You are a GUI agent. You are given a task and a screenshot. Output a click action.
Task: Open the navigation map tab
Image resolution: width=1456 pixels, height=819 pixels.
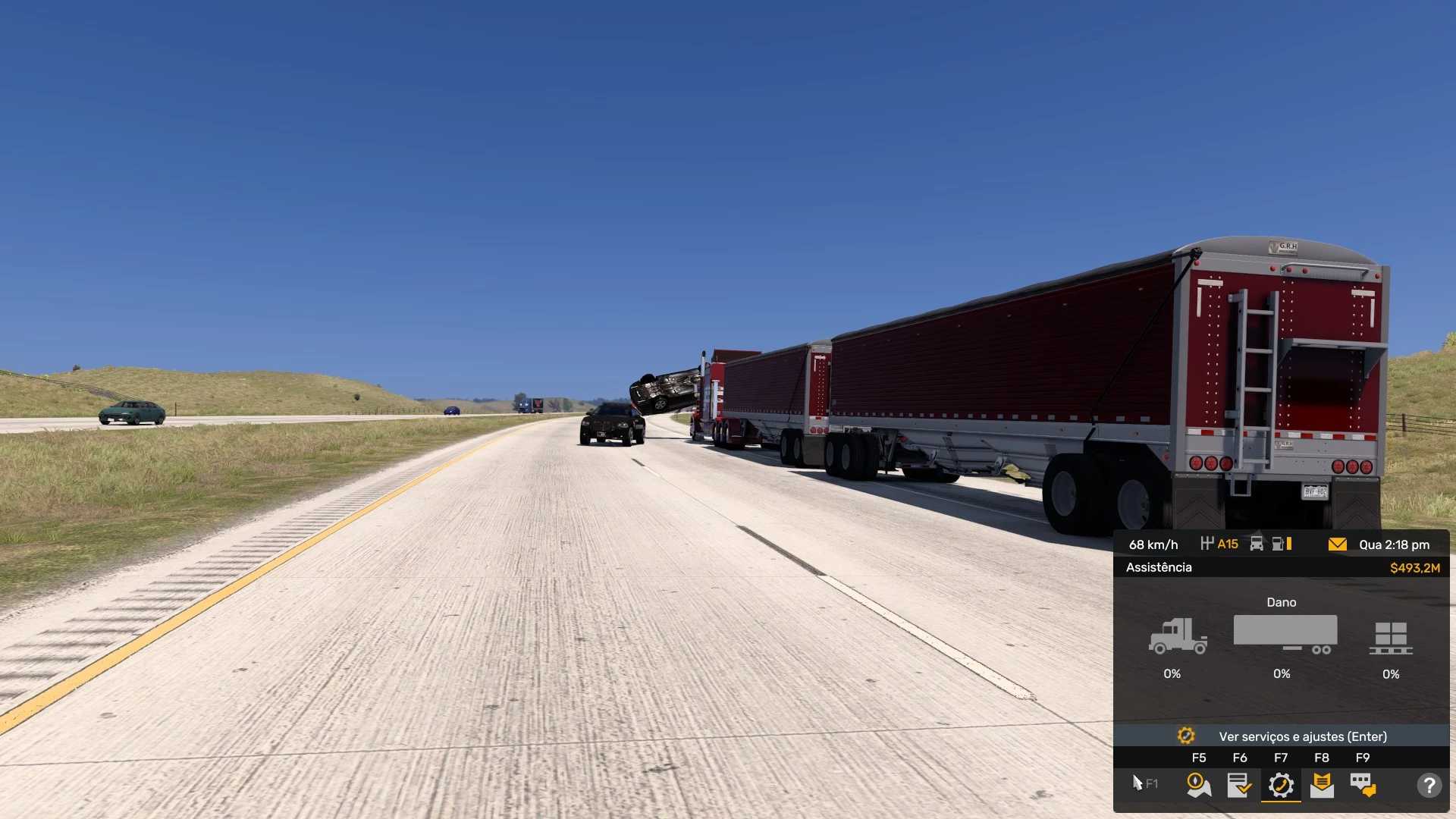(1199, 785)
